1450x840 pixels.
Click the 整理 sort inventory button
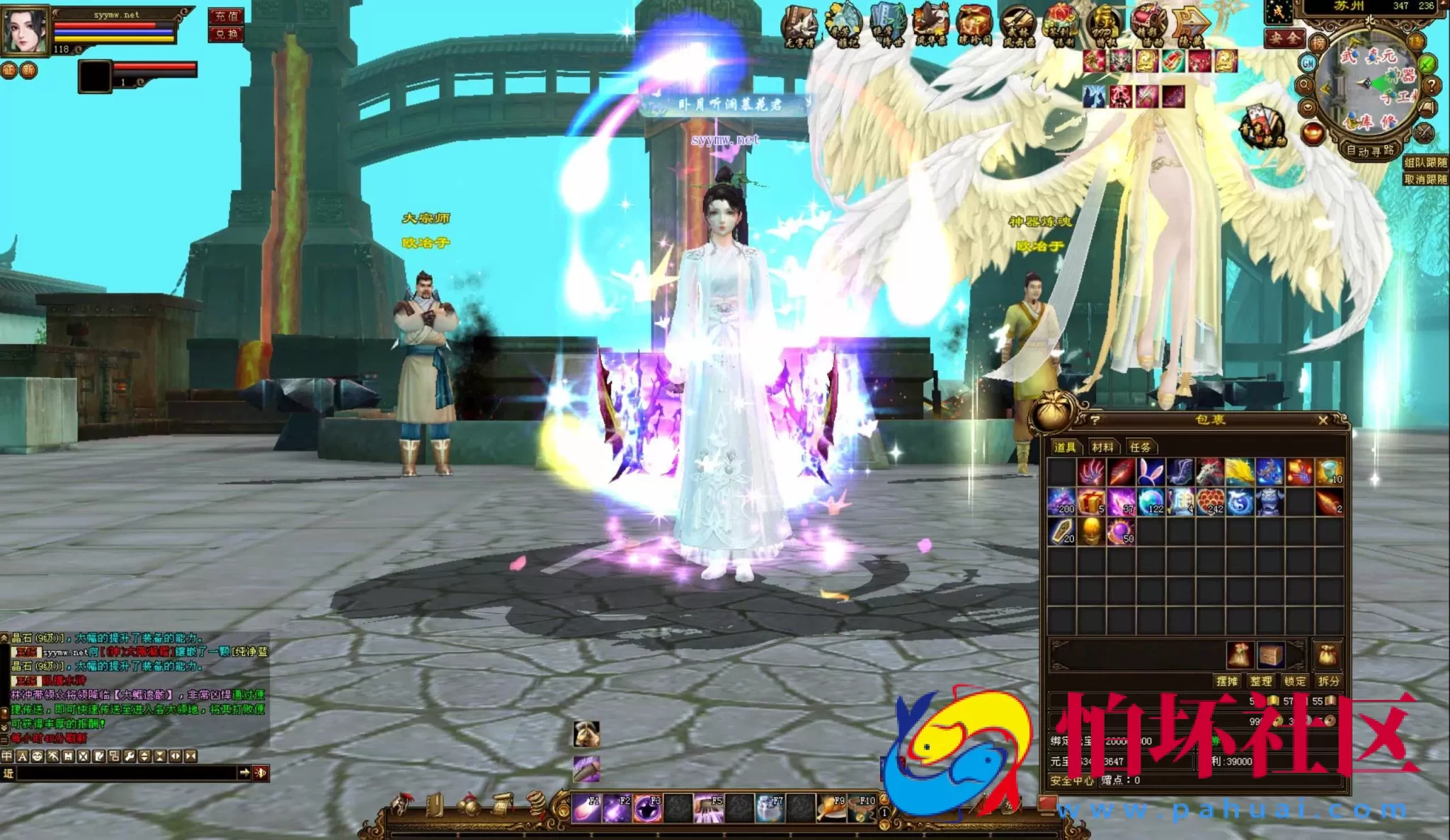point(1260,681)
